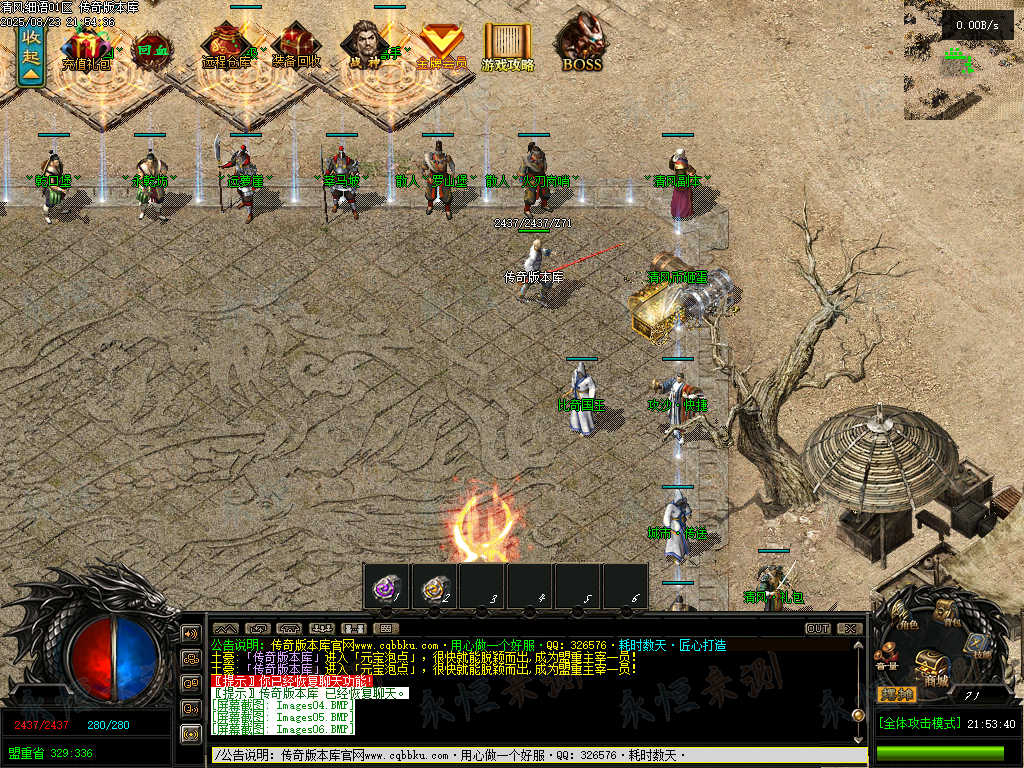Image resolution: width=1024 pixels, height=768 pixels.
Task: Open the 充值礼包 recharge gift pack
Action: click(86, 48)
